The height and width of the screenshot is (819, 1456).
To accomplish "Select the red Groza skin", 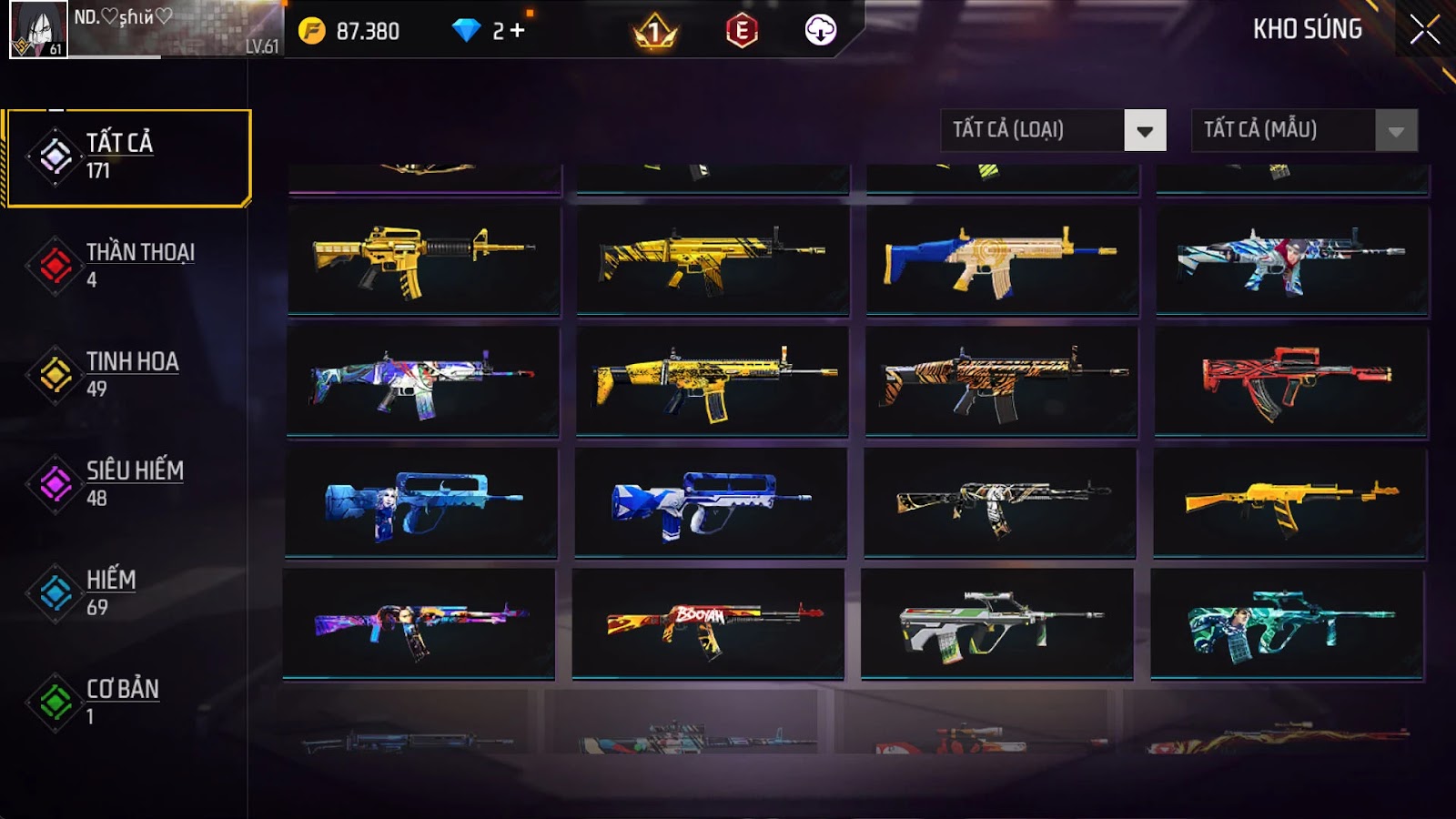I will (x=1291, y=381).
